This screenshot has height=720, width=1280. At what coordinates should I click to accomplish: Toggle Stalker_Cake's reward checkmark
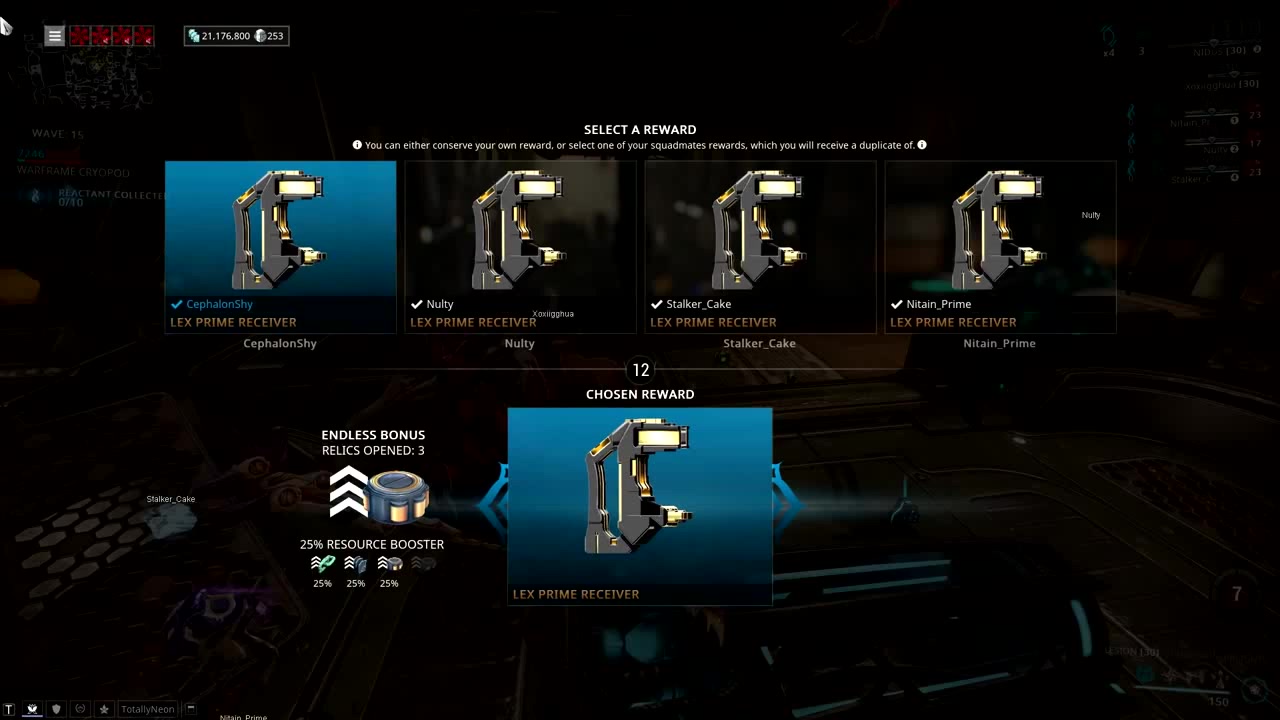pyautogui.click(x=657, y=304)
